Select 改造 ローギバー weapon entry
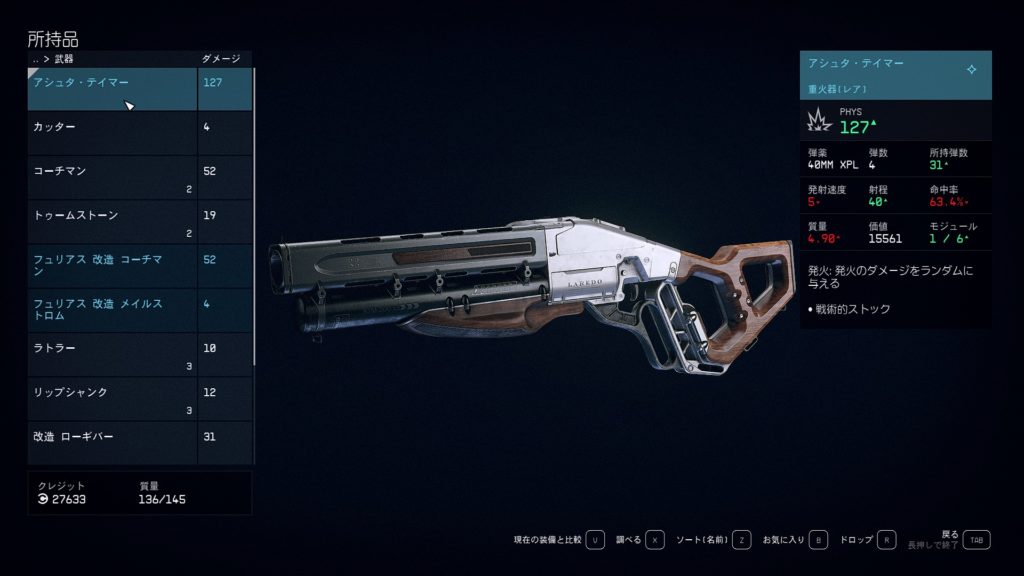The image size is (1024, 576). pyautogui.click(x=112, y=442)
